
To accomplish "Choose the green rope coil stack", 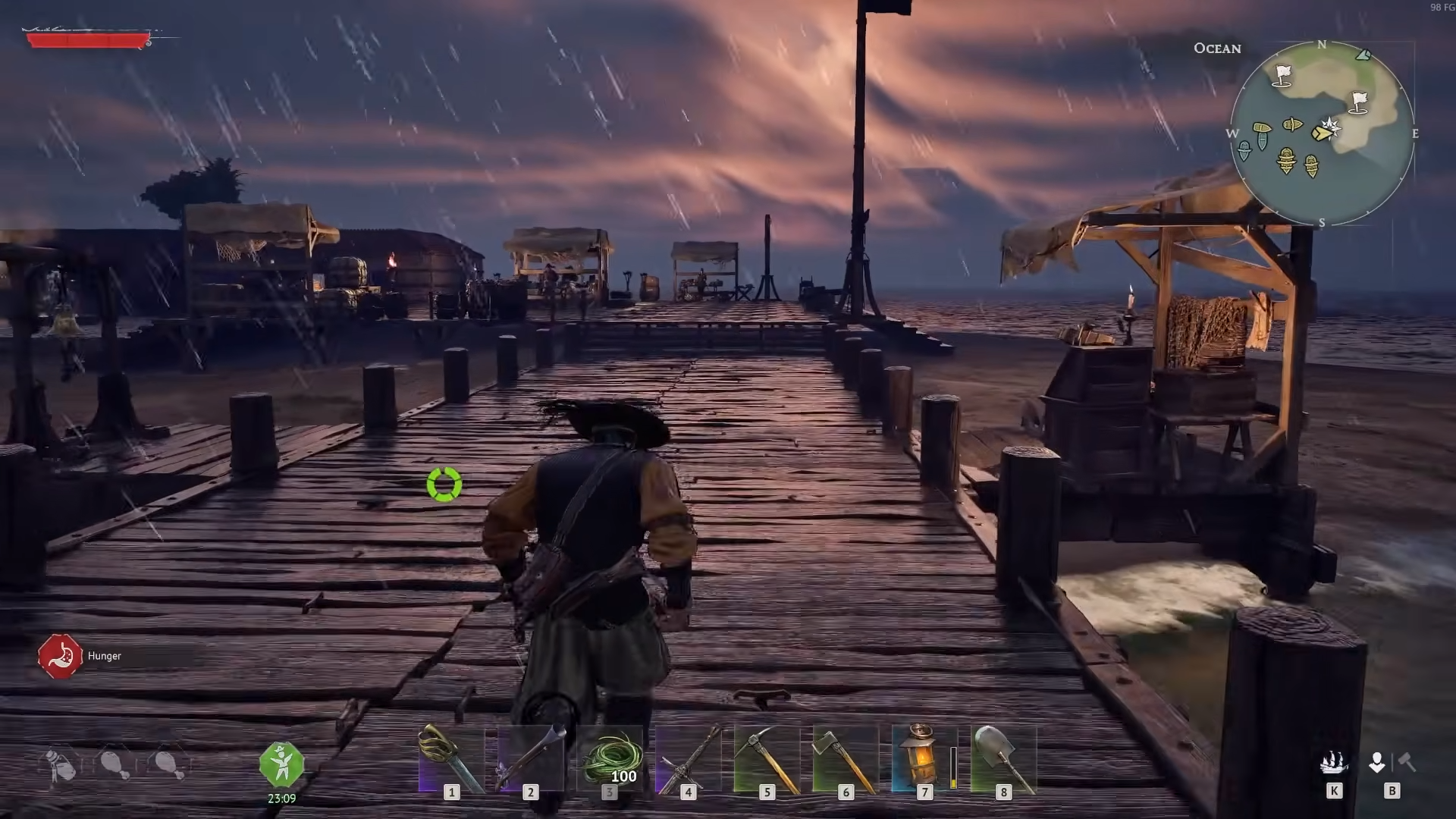I will pyautogui.click(x=610, y=758).
